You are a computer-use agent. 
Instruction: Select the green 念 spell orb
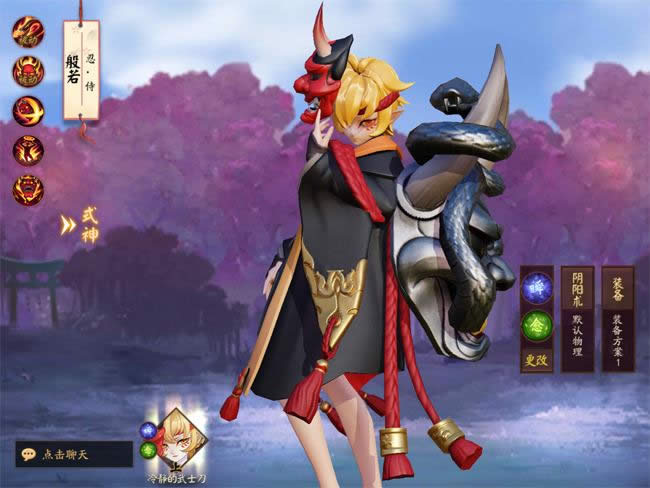tap(537, 326)
